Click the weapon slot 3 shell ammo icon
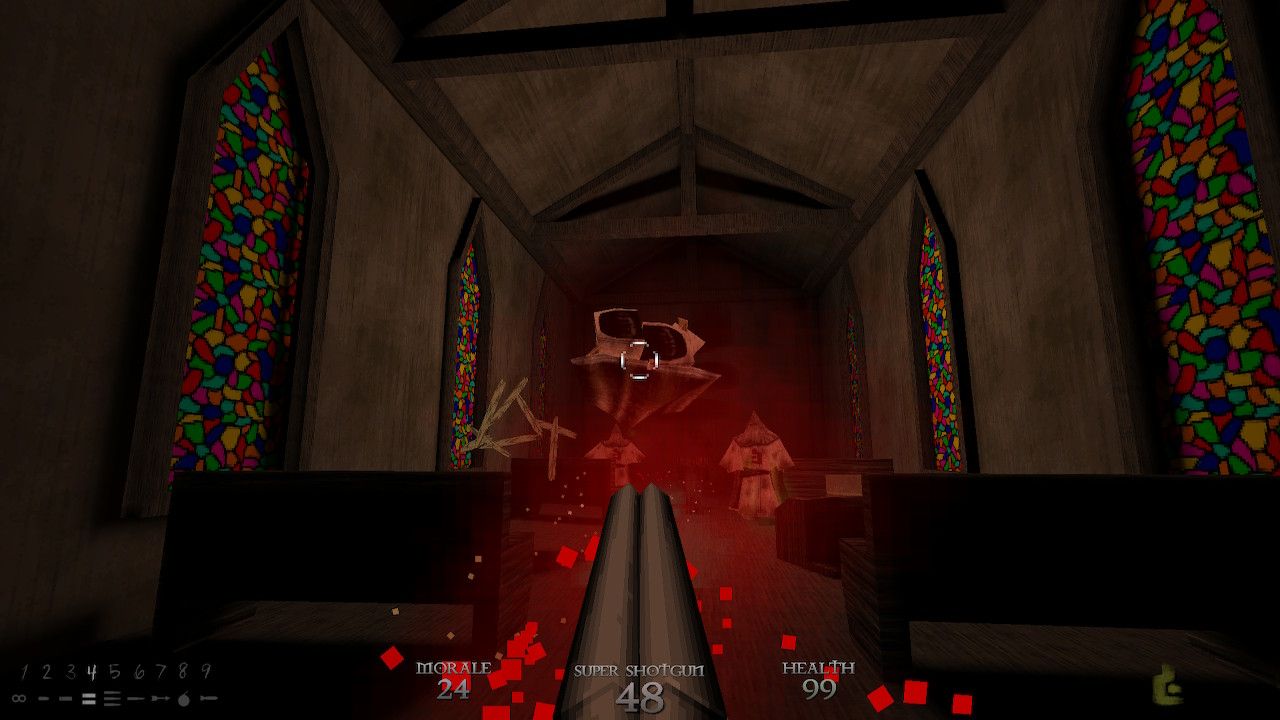Image resolution: width=1280 pixels, height=720 pixels. pos(65,699)
